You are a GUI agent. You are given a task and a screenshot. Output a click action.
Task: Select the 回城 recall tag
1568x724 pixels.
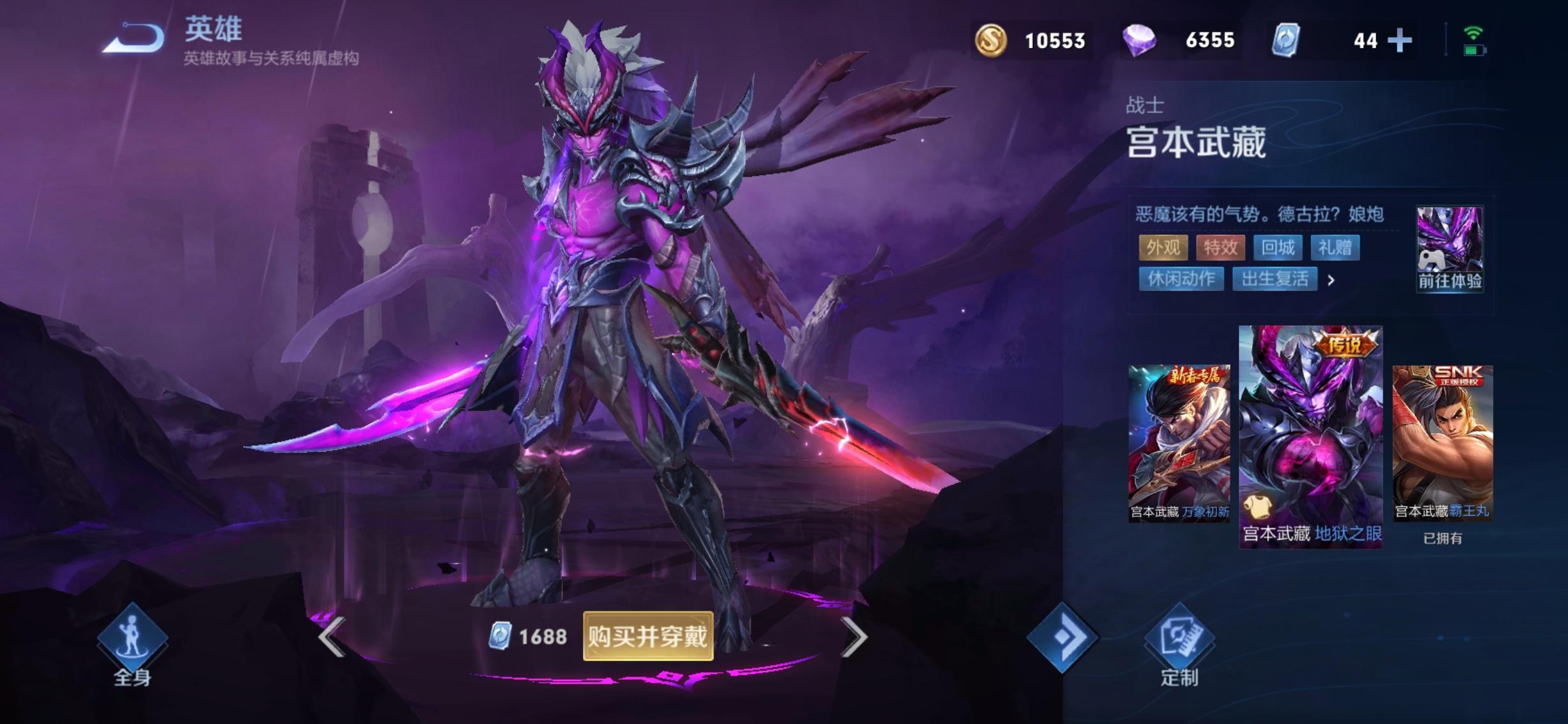(1278, 247)
